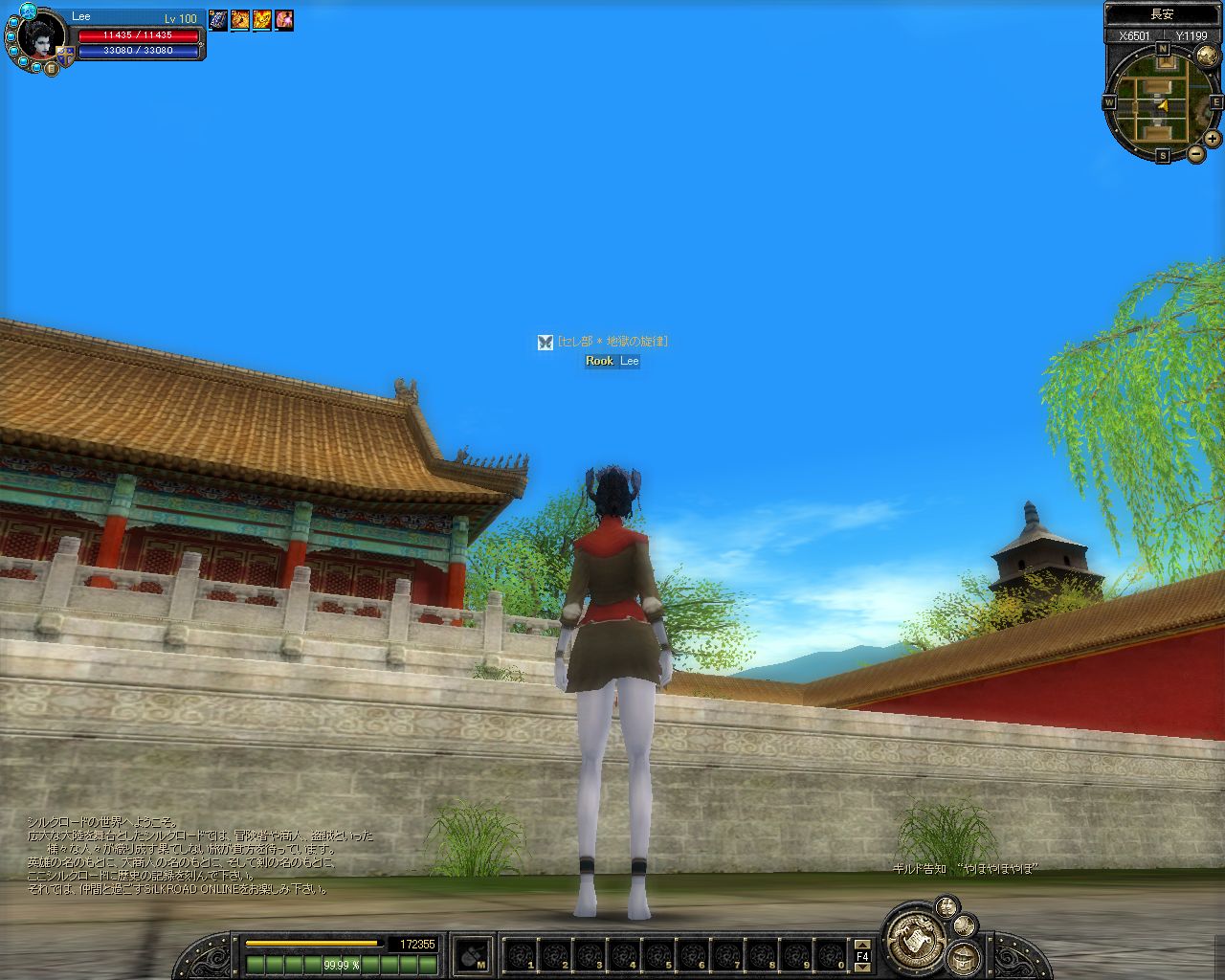The height and width of the screenshot is (980, 1225).
Task: Click the round E button under the portrait
Action: tap(51, 68)
